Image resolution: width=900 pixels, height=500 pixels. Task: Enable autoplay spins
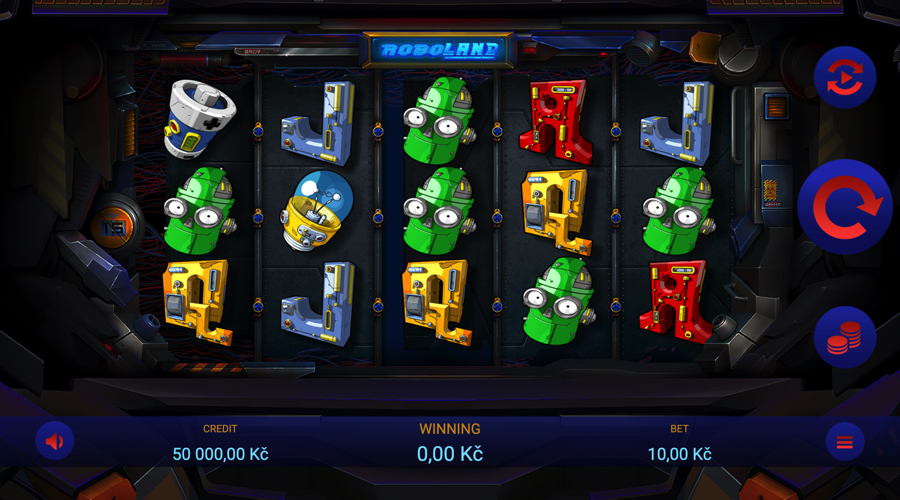point(845,77)
